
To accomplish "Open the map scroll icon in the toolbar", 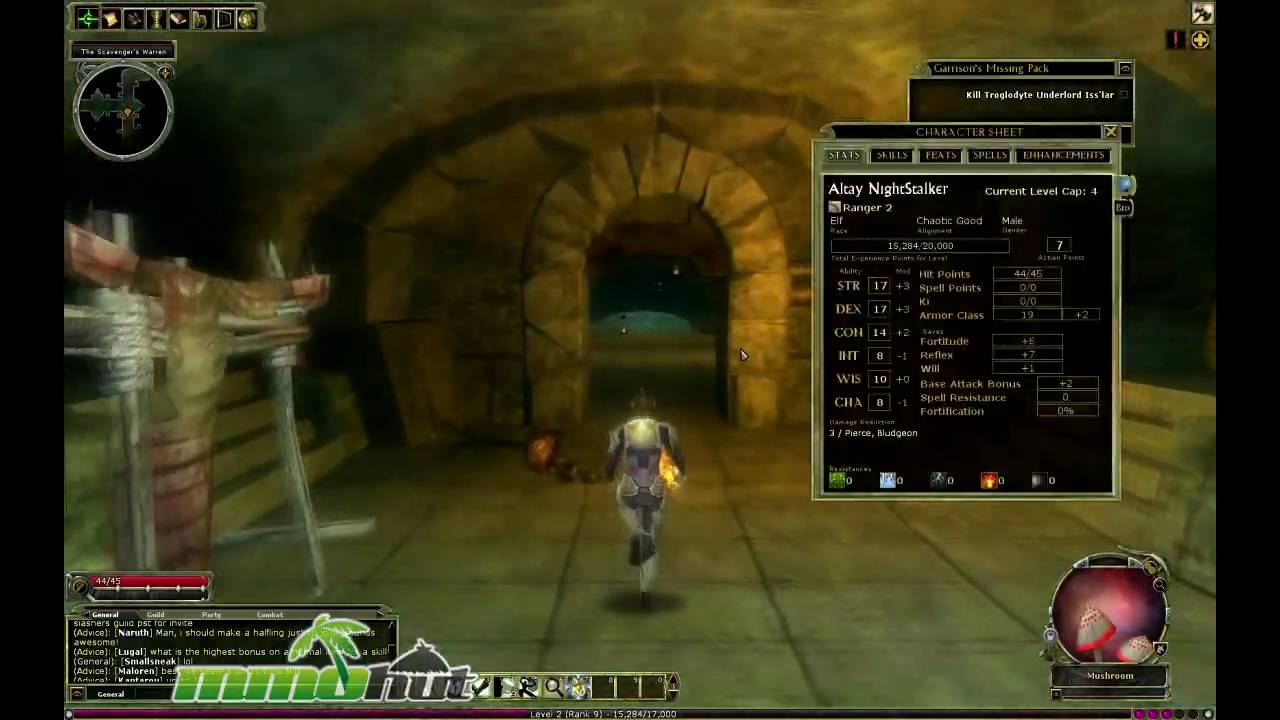I will point(110,18).
